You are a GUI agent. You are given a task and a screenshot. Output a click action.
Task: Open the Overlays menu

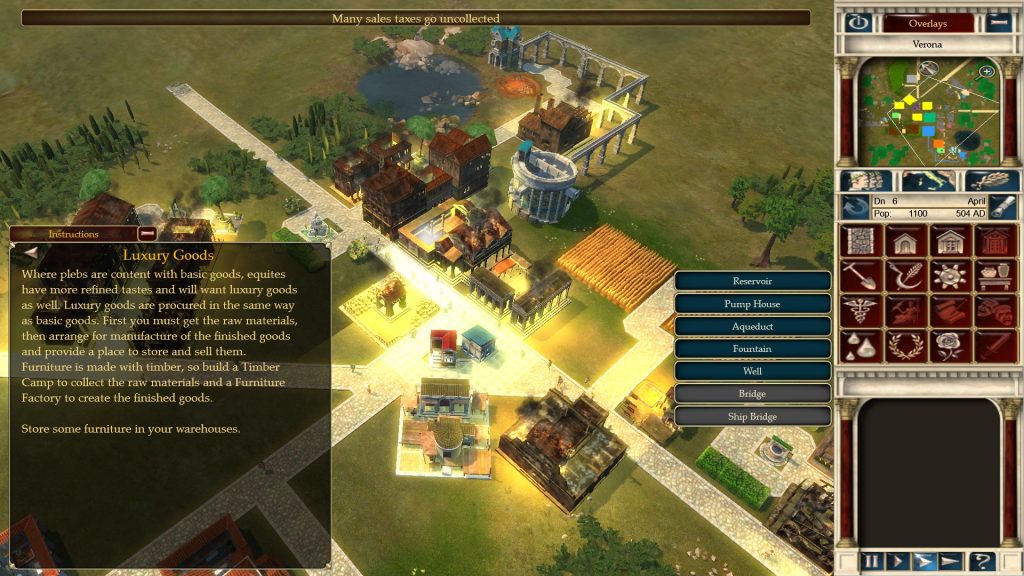928,23
